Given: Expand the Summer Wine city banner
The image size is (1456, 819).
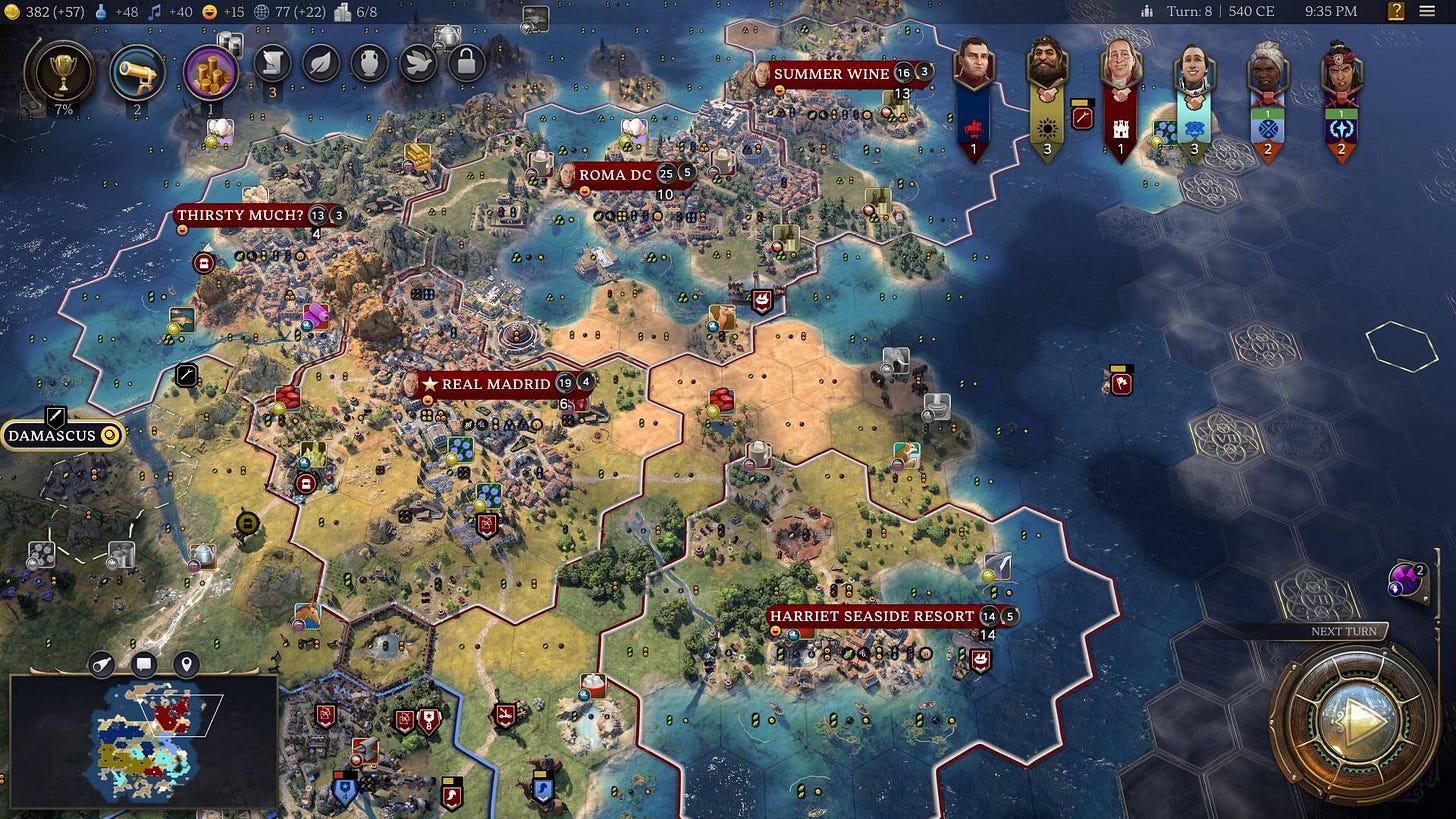Looking at the screenshot, I should [831, 74].
